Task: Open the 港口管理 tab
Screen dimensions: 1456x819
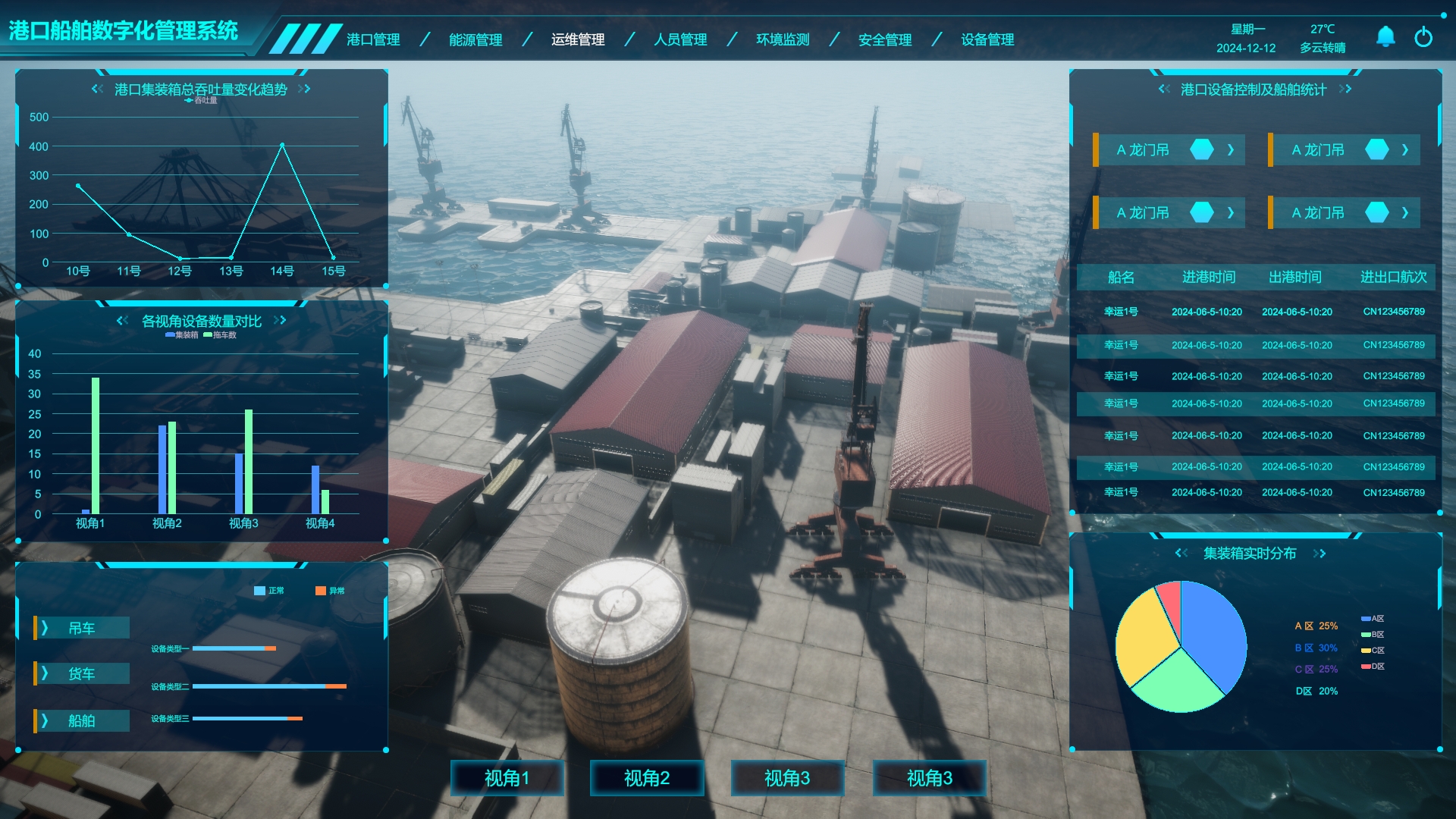Action: click(x=373, y=39)
